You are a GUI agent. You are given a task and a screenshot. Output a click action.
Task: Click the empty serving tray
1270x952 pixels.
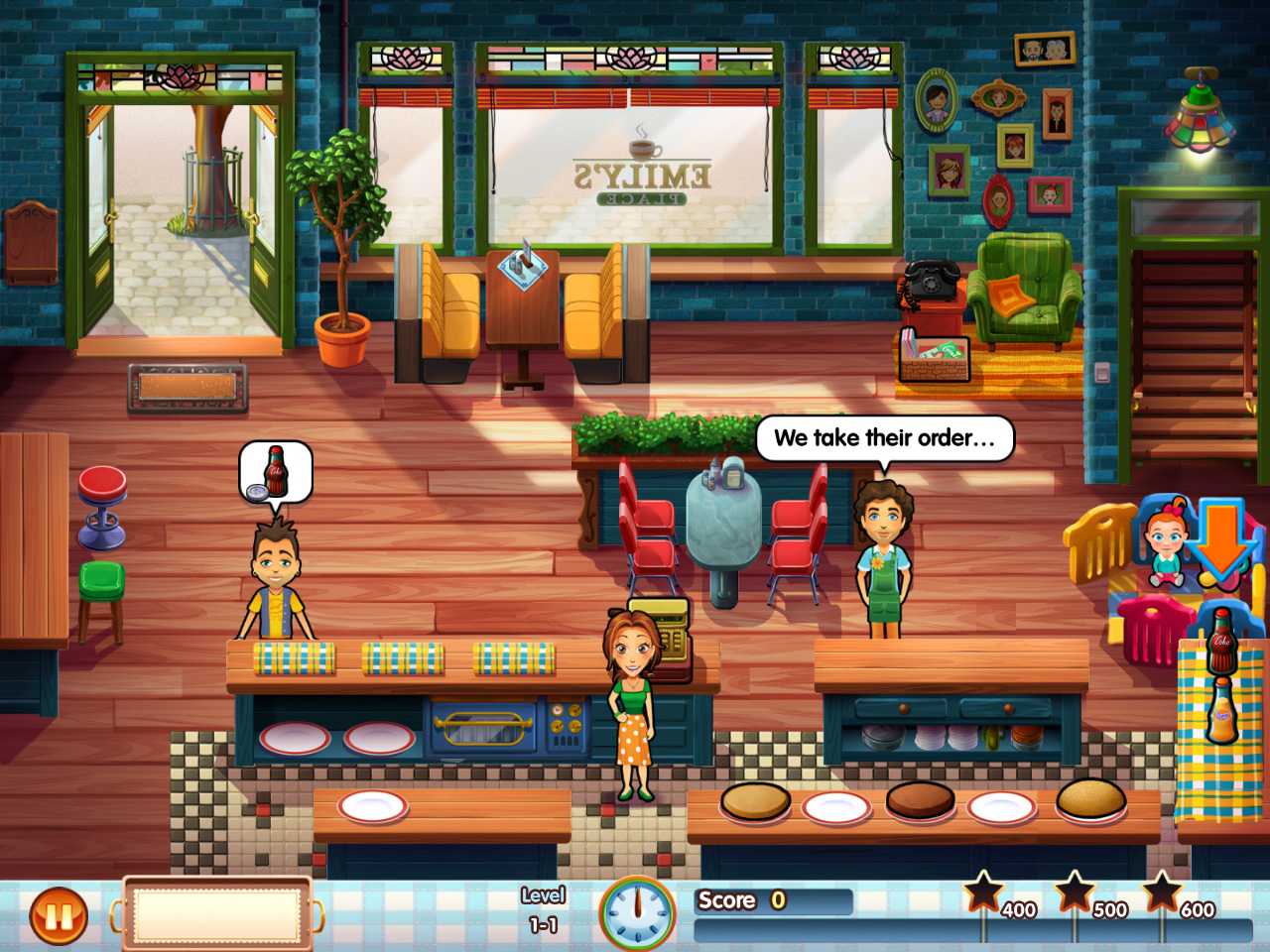(217, 912)
